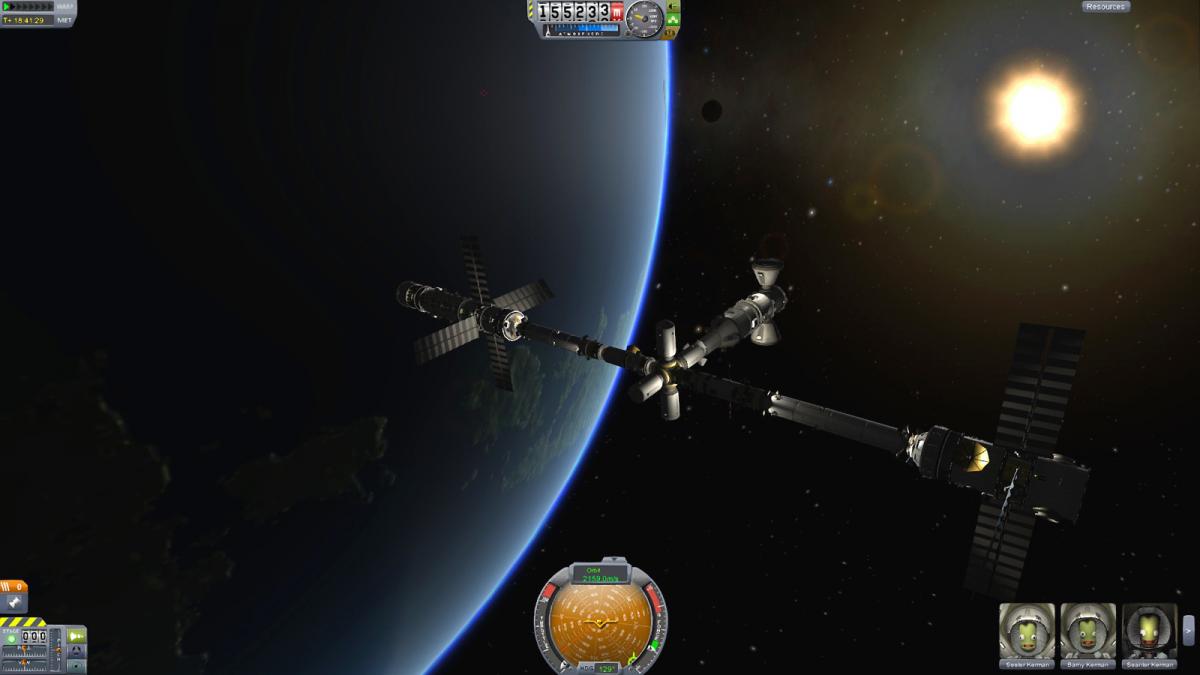This screenshot has width=1200, height=675.
Task: Open the orbital map view button
Action: pyautogui.click(x=76, y=664)
